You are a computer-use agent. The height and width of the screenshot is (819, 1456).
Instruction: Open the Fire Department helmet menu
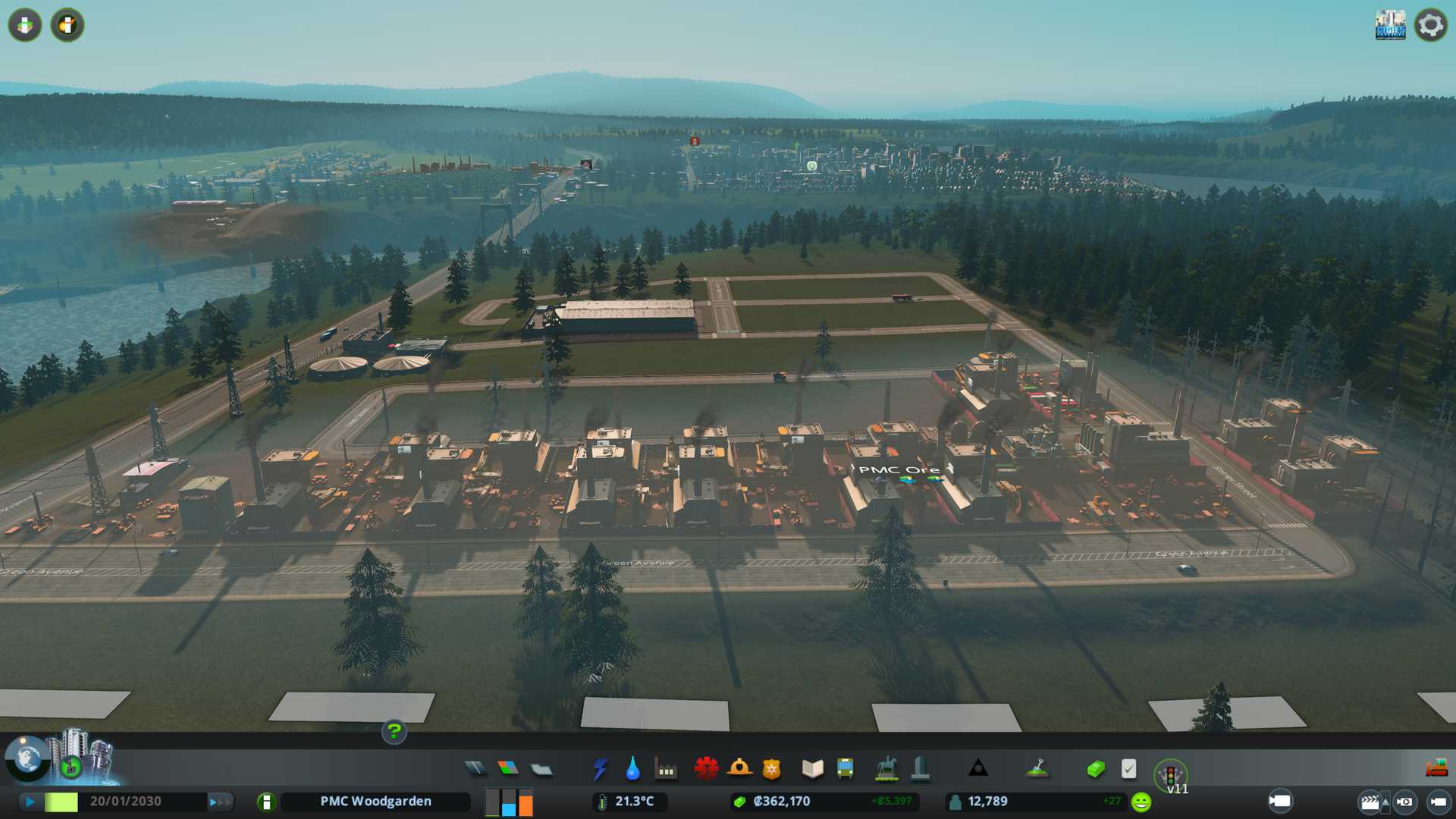[x=739, y=769]
